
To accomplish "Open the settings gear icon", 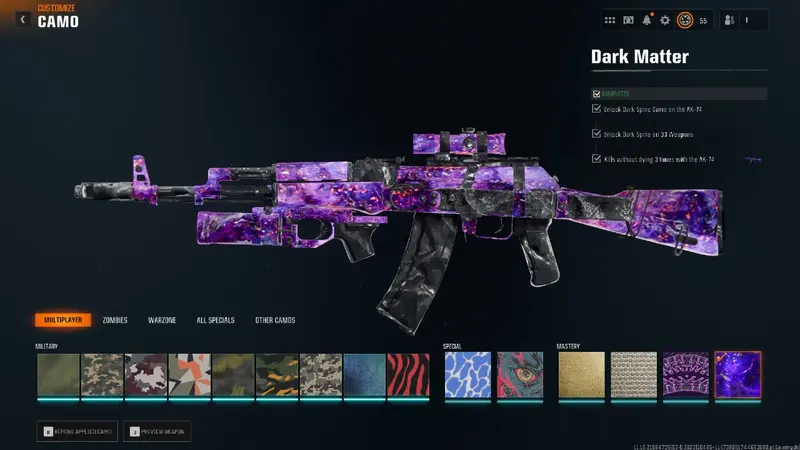I will pyautogui.click(x=665, y=20).
